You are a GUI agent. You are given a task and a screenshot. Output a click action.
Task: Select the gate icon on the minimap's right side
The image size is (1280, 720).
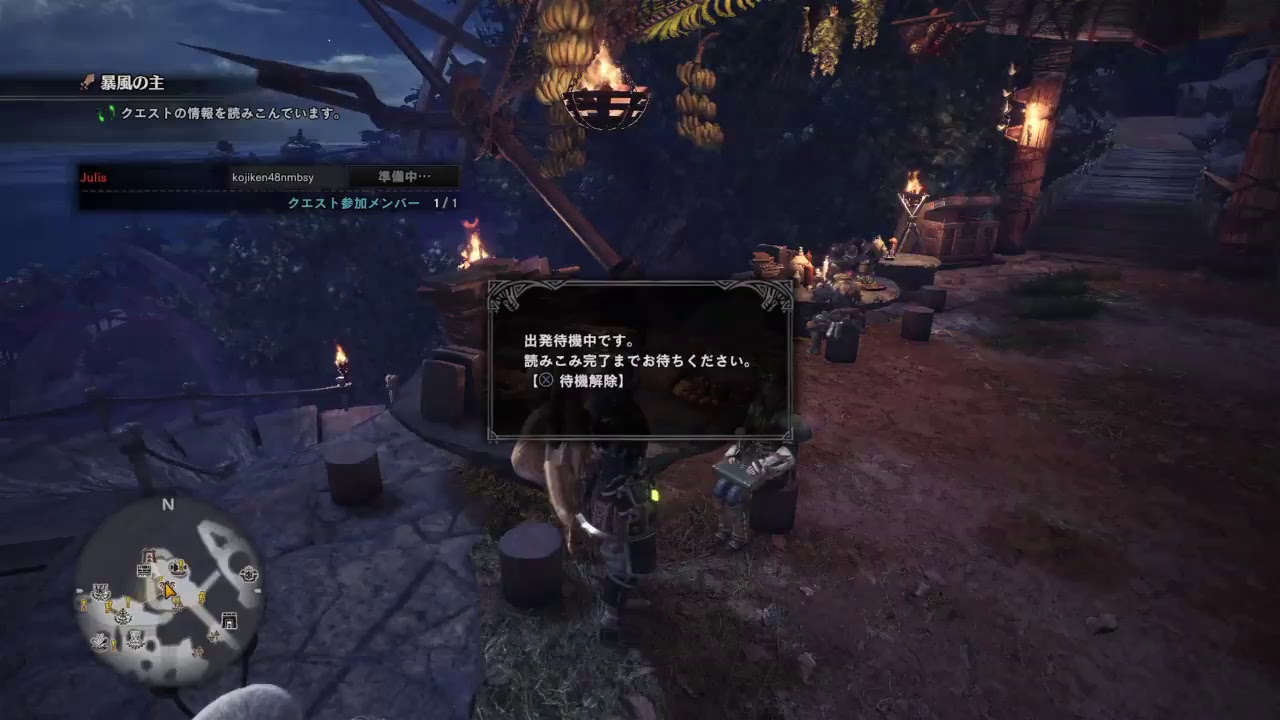pos(229,620)
